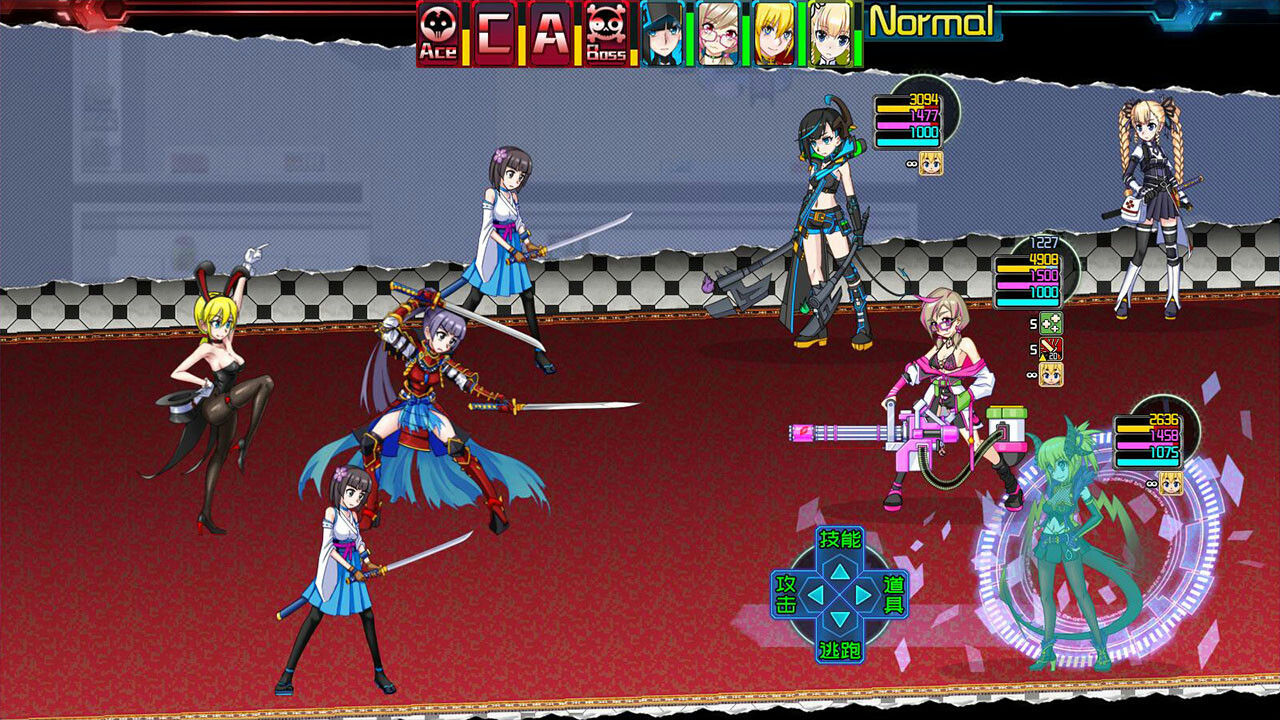
Task: Click the face icon under the 3094 HP bars
Action: tap(931, 164)
